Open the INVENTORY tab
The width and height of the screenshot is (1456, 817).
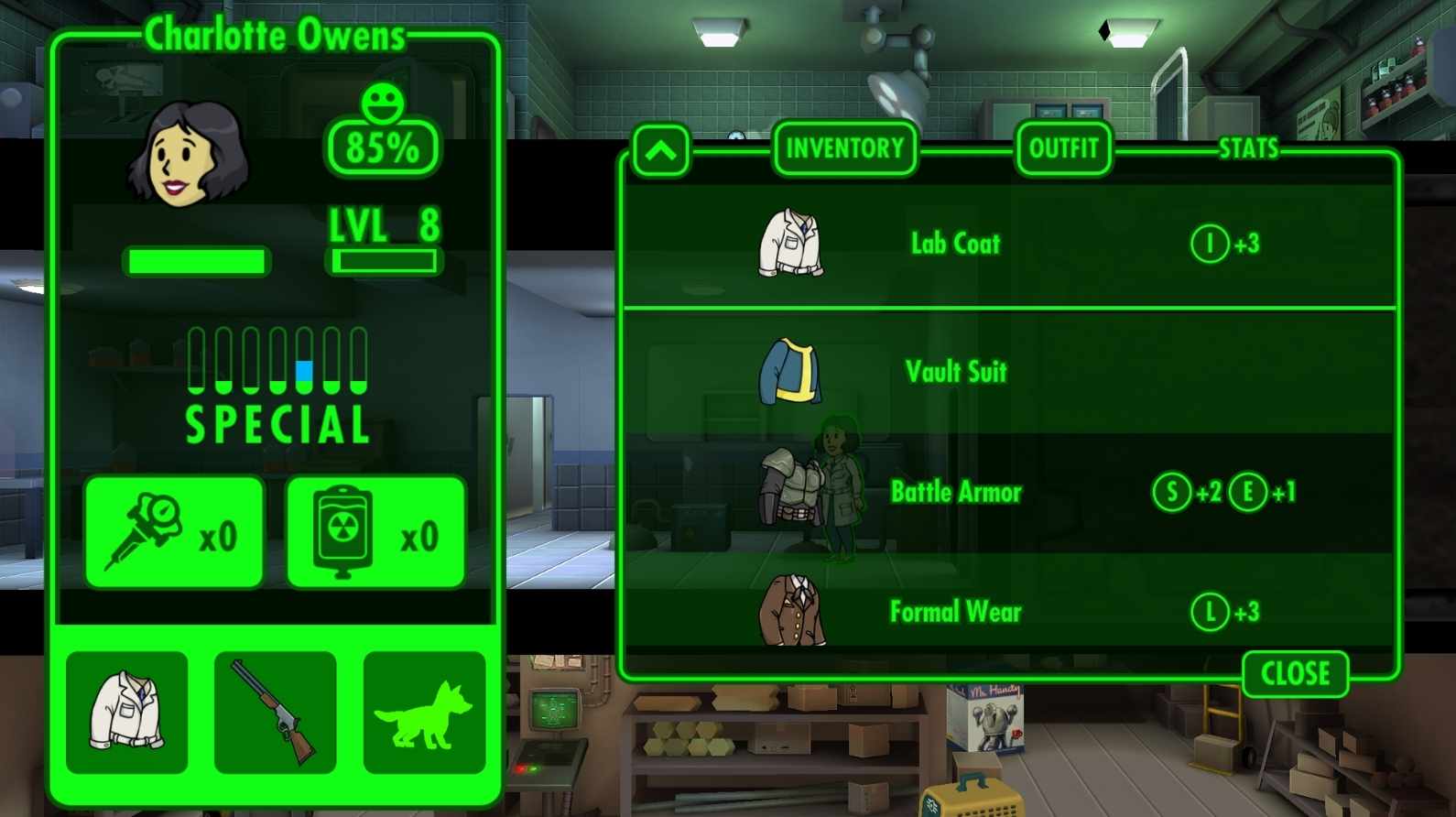tap(844, 149)
